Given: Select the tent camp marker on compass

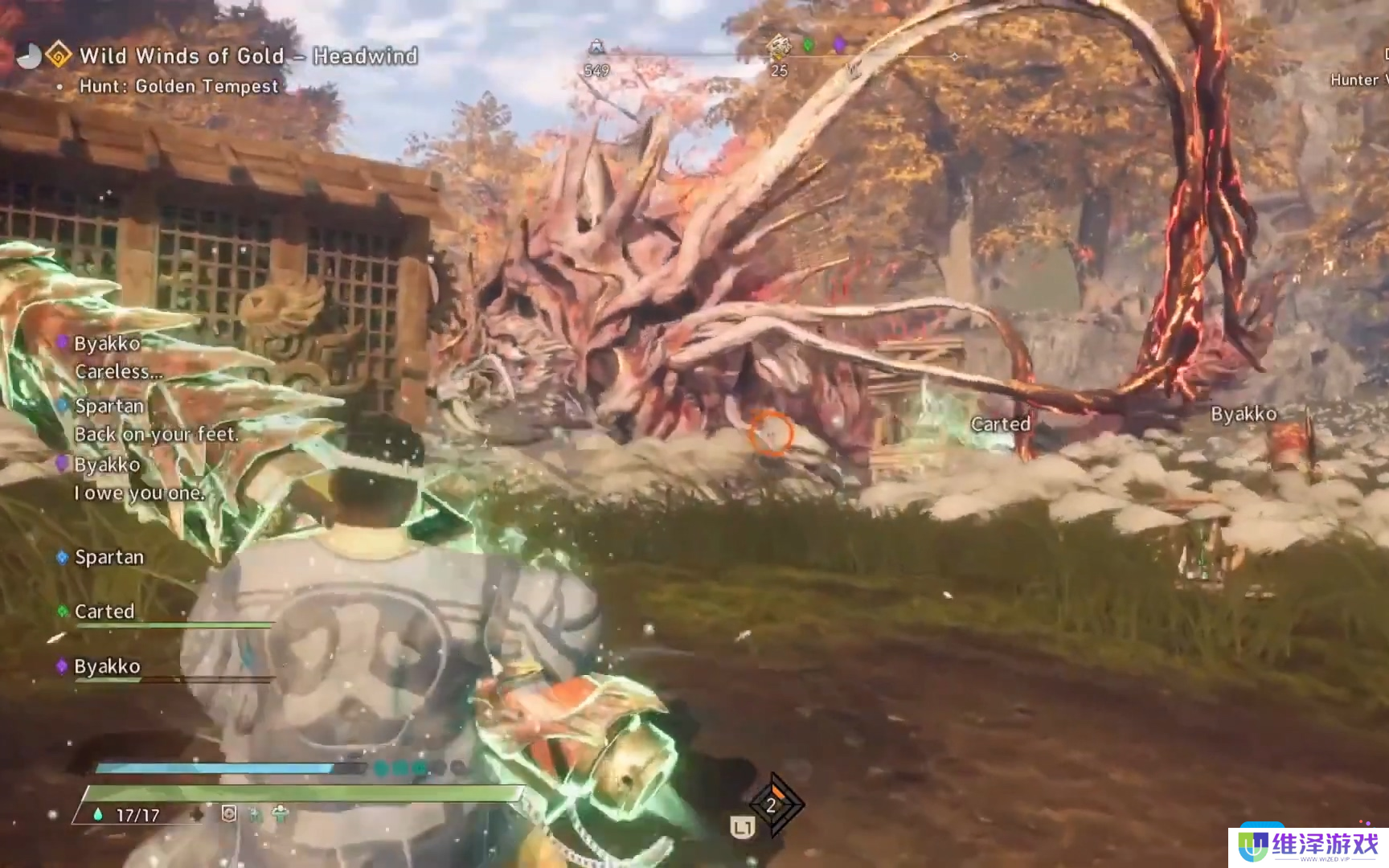Looking at the screenshot, I should click(x=596, y=47).
